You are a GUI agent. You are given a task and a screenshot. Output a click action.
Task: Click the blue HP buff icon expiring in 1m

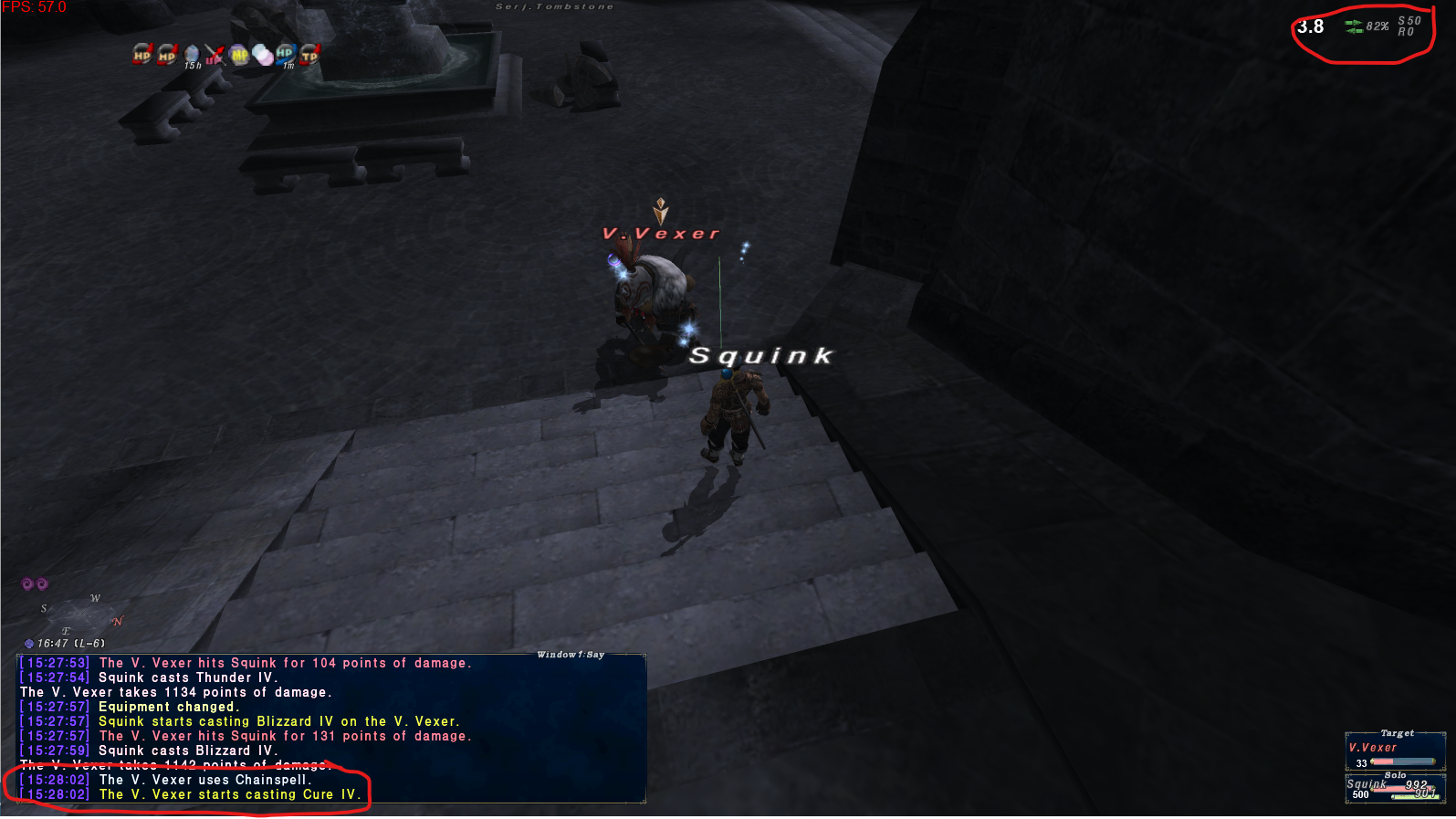point(285,55)
